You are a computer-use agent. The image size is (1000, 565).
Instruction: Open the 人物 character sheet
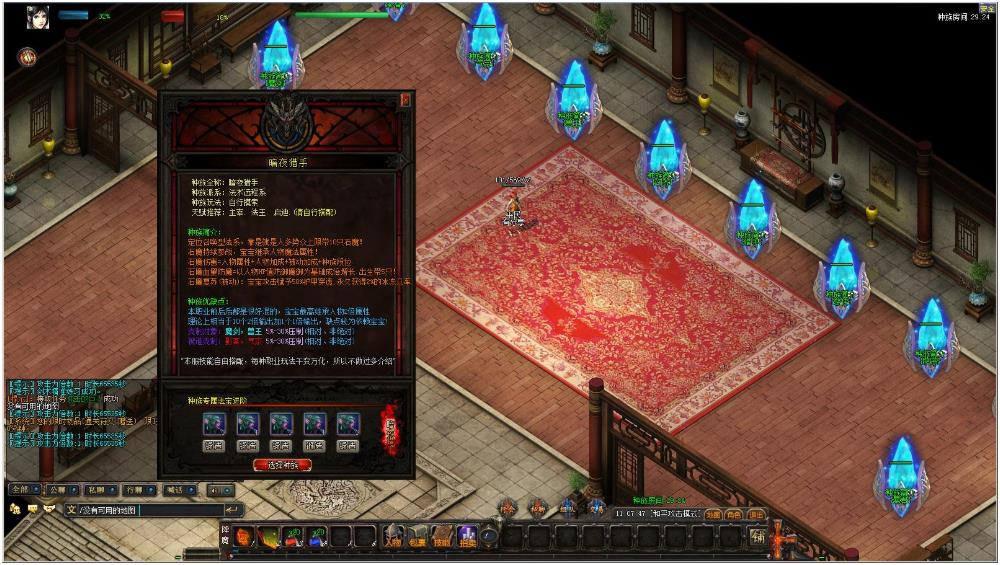[393, 537]
